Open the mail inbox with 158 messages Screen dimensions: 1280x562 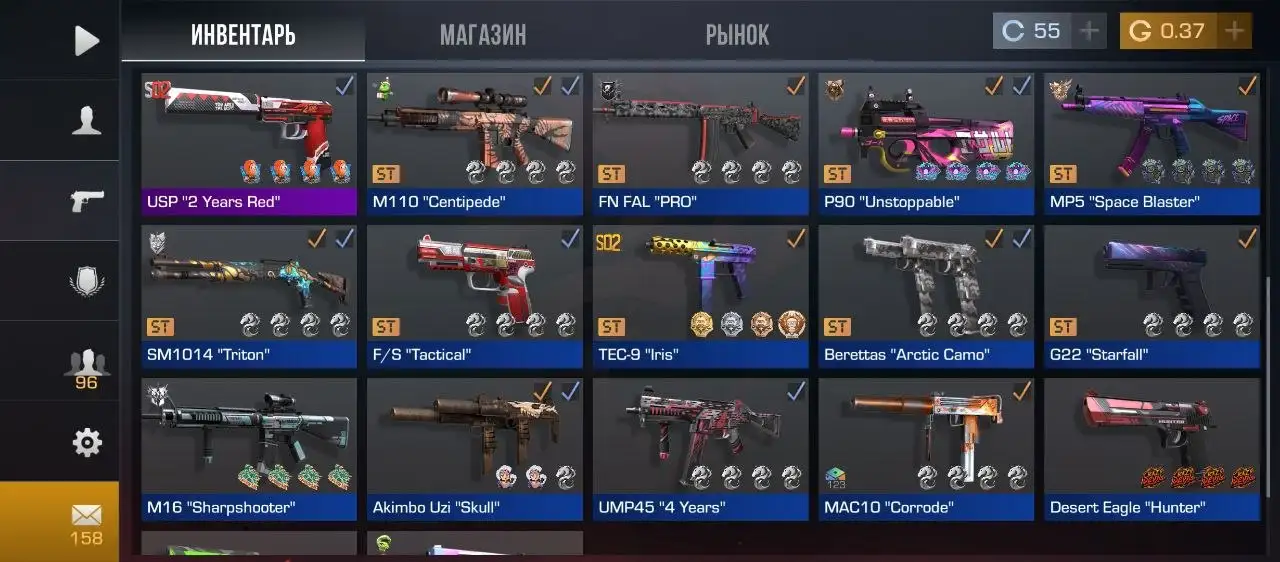[x=87, y=522]
